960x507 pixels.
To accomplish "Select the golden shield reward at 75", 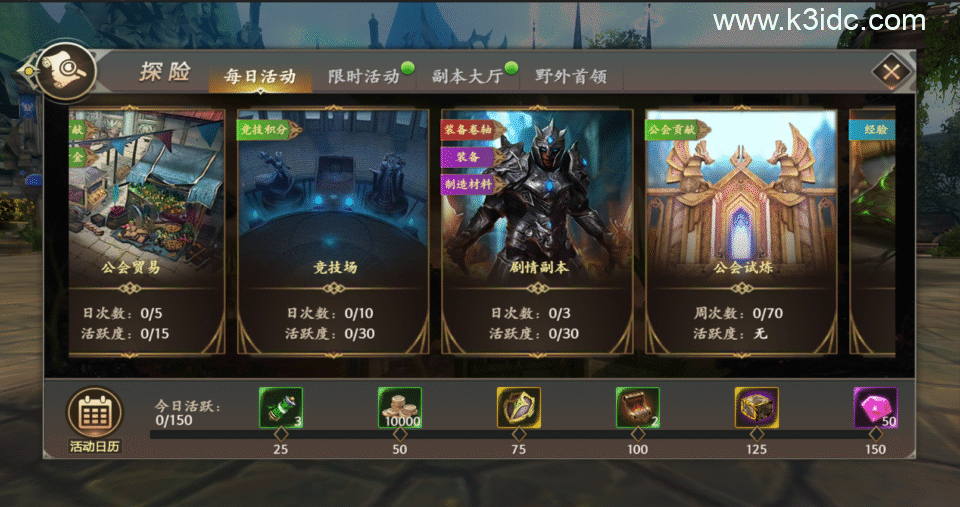I will (518, 408).
